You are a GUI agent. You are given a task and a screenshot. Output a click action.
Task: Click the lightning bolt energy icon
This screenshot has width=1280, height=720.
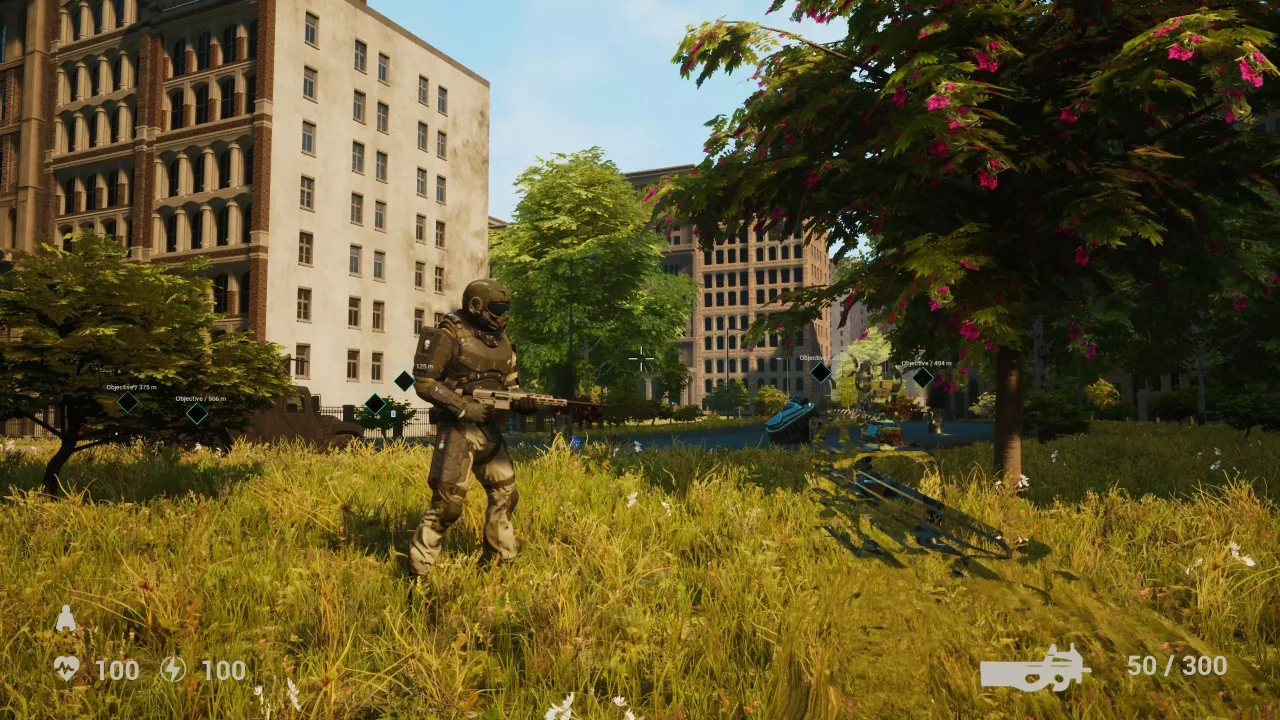point(173,669)
